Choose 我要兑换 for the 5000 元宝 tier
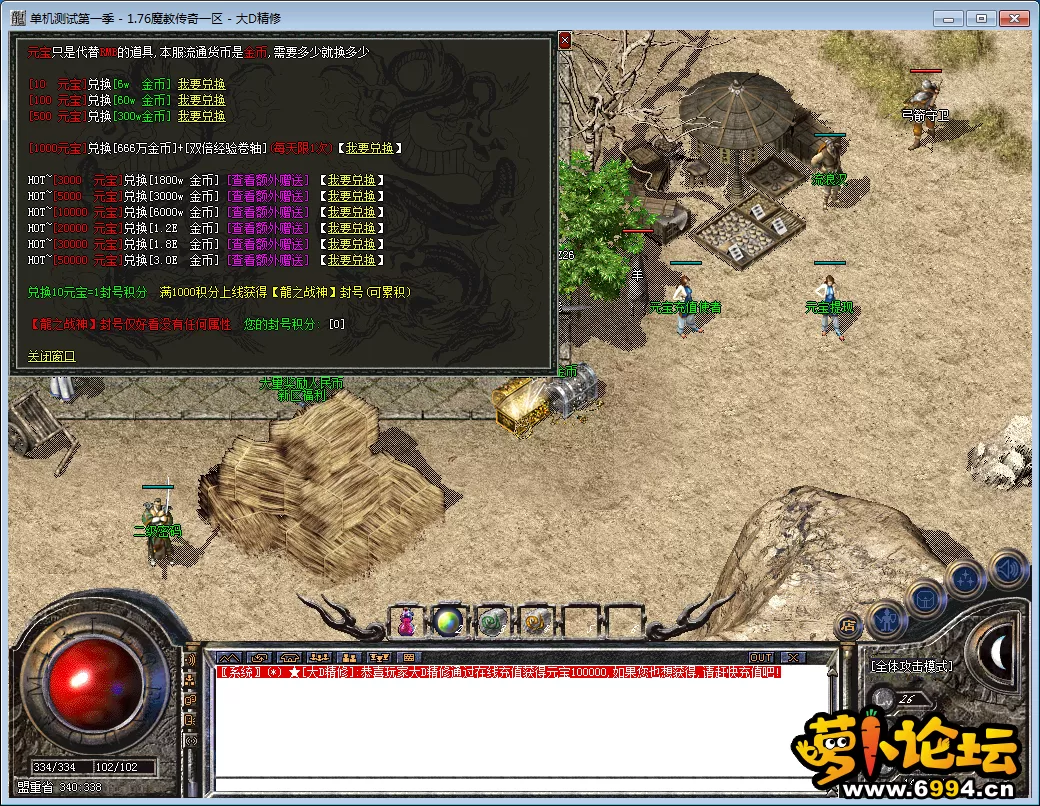The height and width of the screenshot is (806, 1040). pos(351,196)
